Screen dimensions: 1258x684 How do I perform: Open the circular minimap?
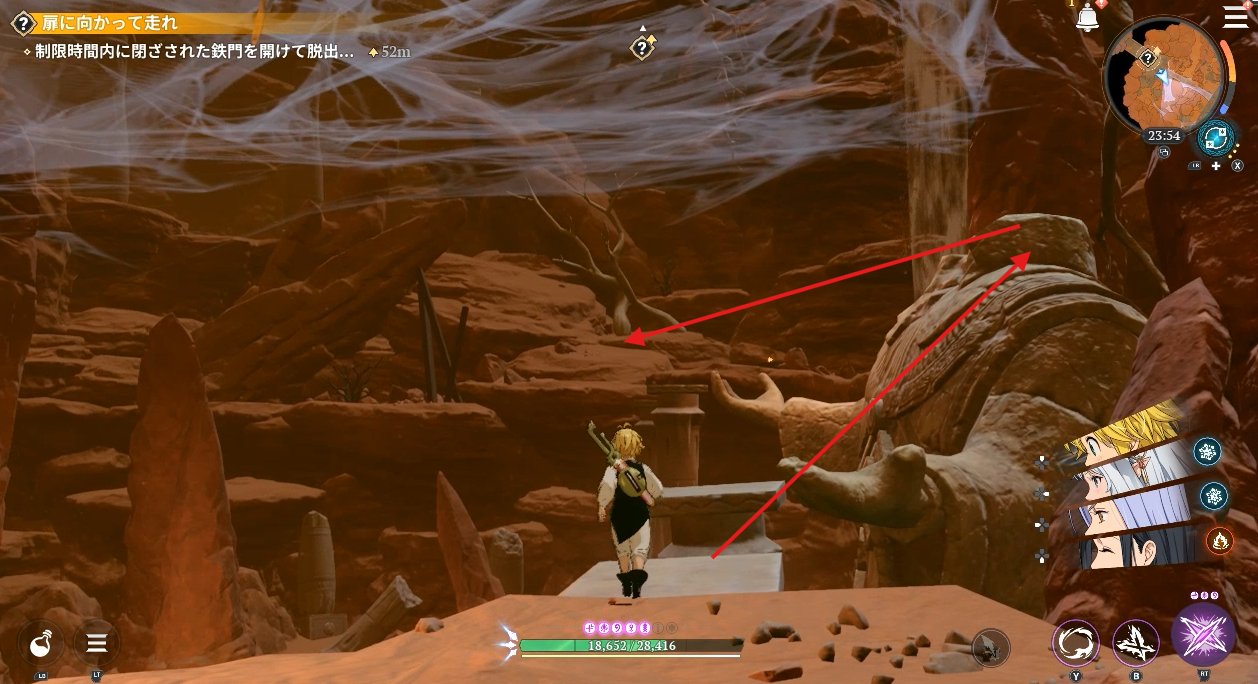click(1166, 79)
